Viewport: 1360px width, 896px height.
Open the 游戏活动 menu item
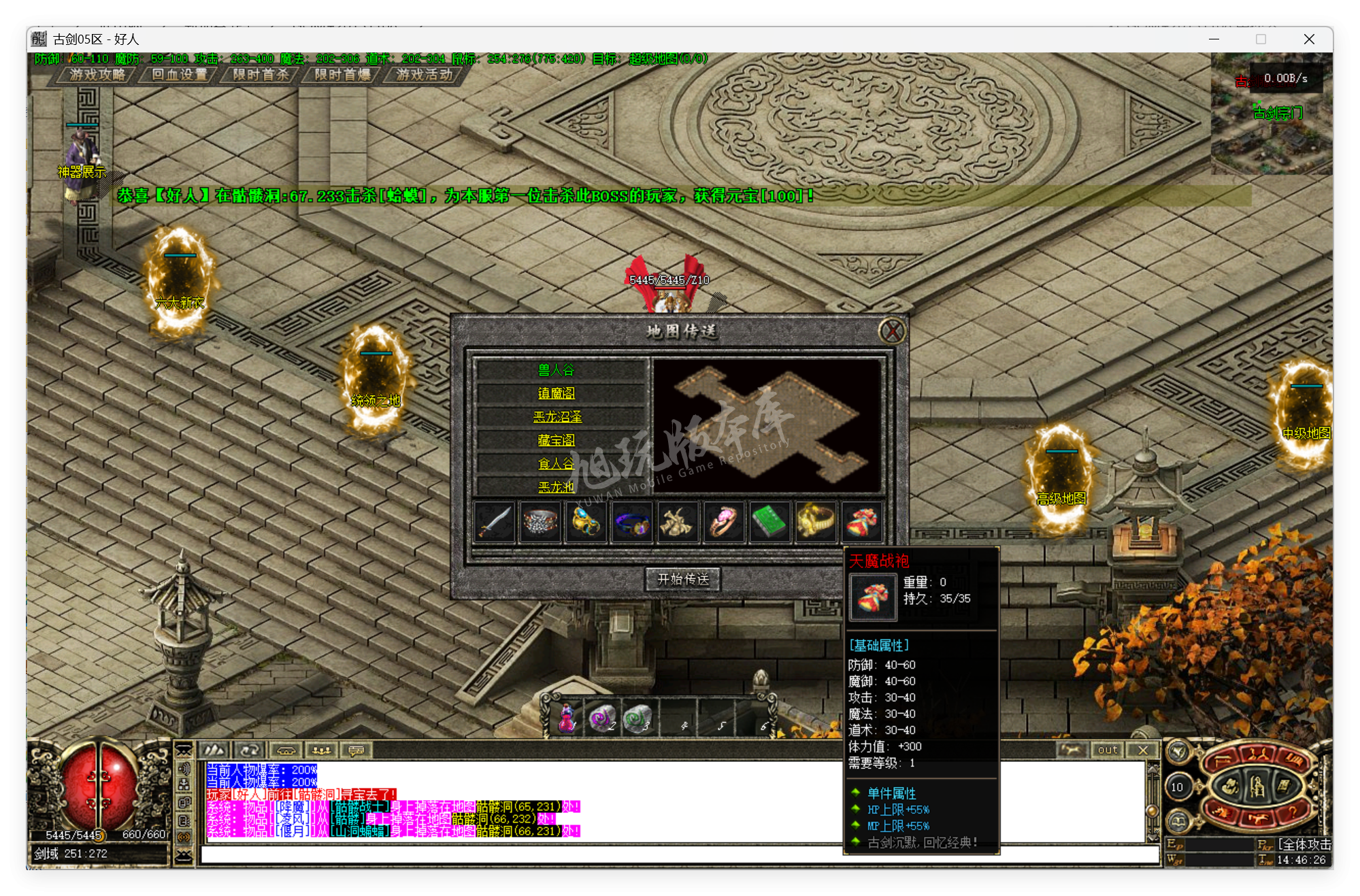[423, 75]
